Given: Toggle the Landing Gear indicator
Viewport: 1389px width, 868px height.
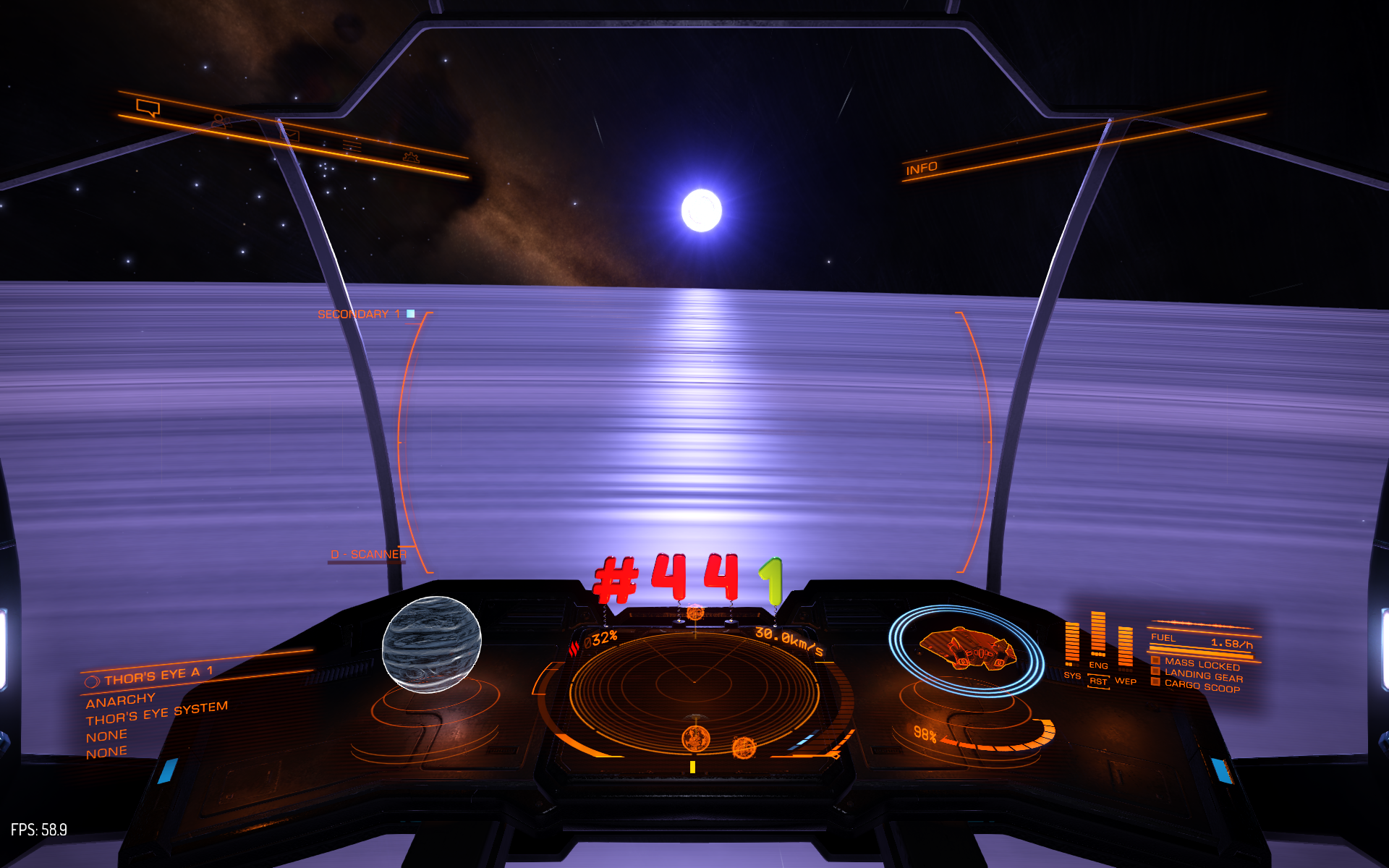Looking at the screenshot, I should point(1203,676).
